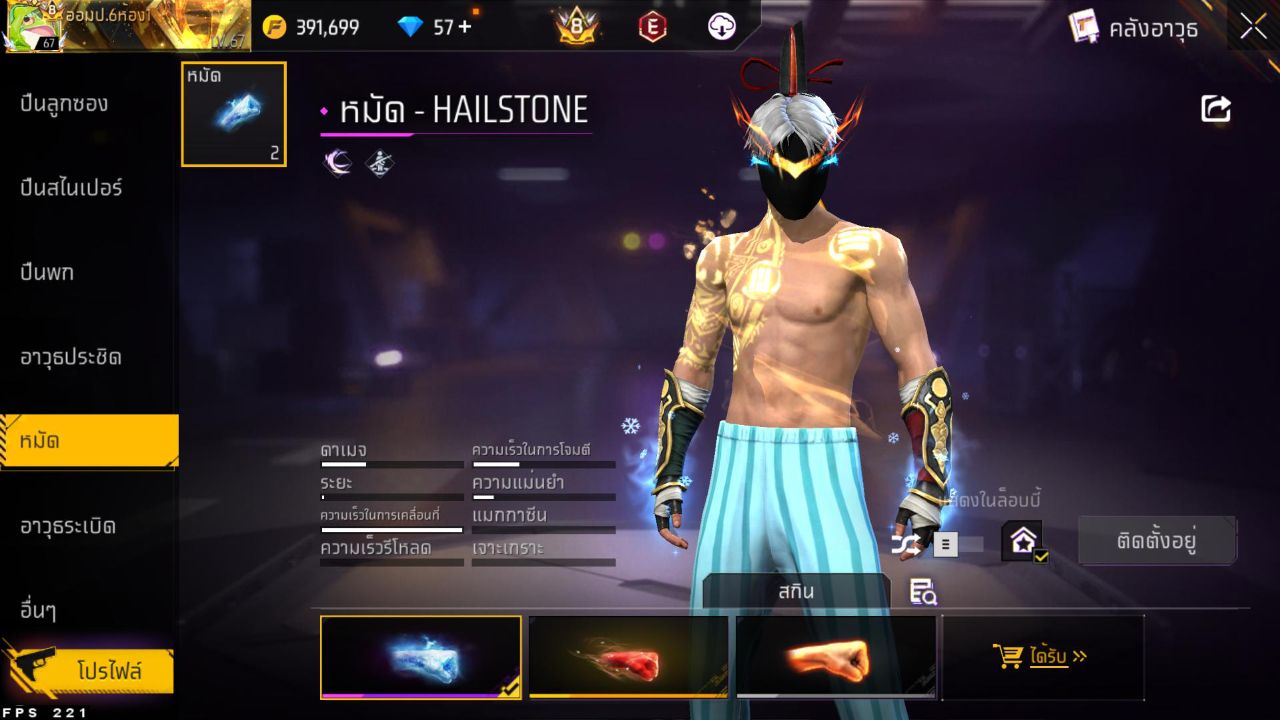Select the red fist skin thumbnail
The width and height of the screenshot is (1280, 720).
(628, 657)
